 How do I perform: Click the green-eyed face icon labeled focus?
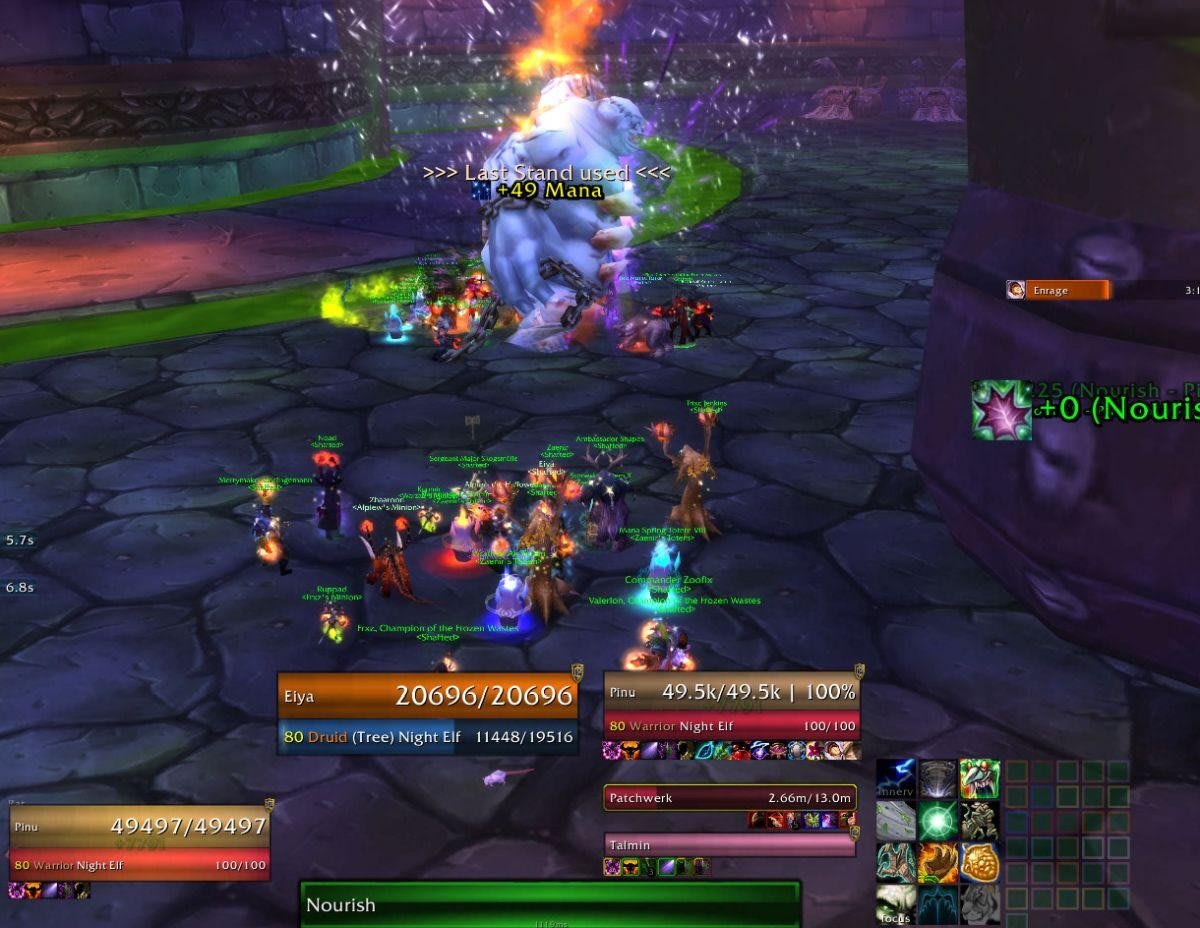tap(897, 904)
